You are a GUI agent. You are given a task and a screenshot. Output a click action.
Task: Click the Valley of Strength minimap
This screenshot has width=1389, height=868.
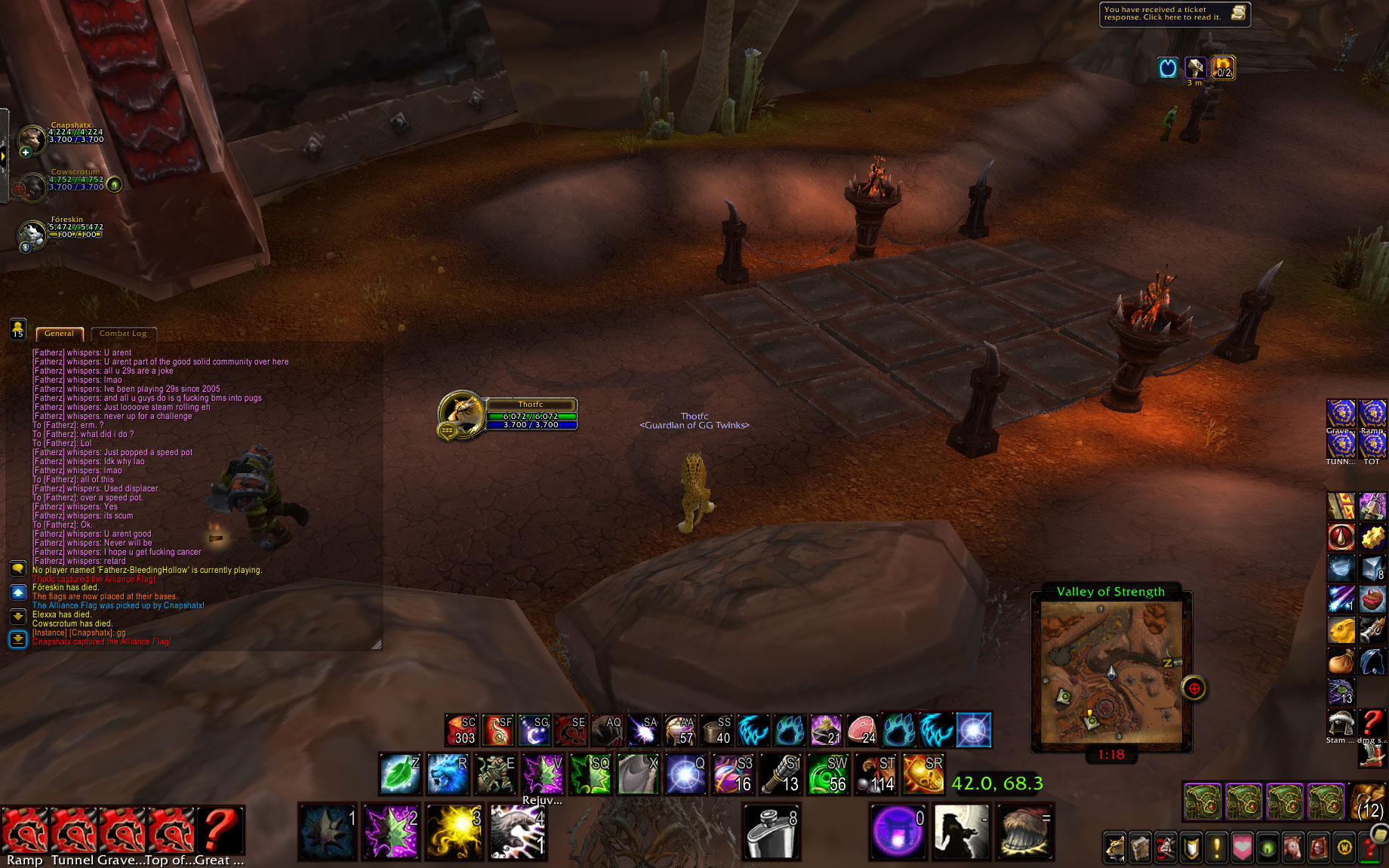(x=1111, y=672)
